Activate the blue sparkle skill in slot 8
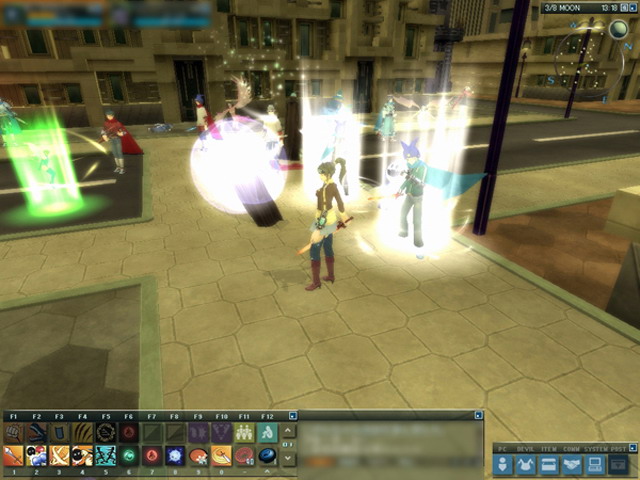Screen dimensions: 640x480 coord(175,456)
